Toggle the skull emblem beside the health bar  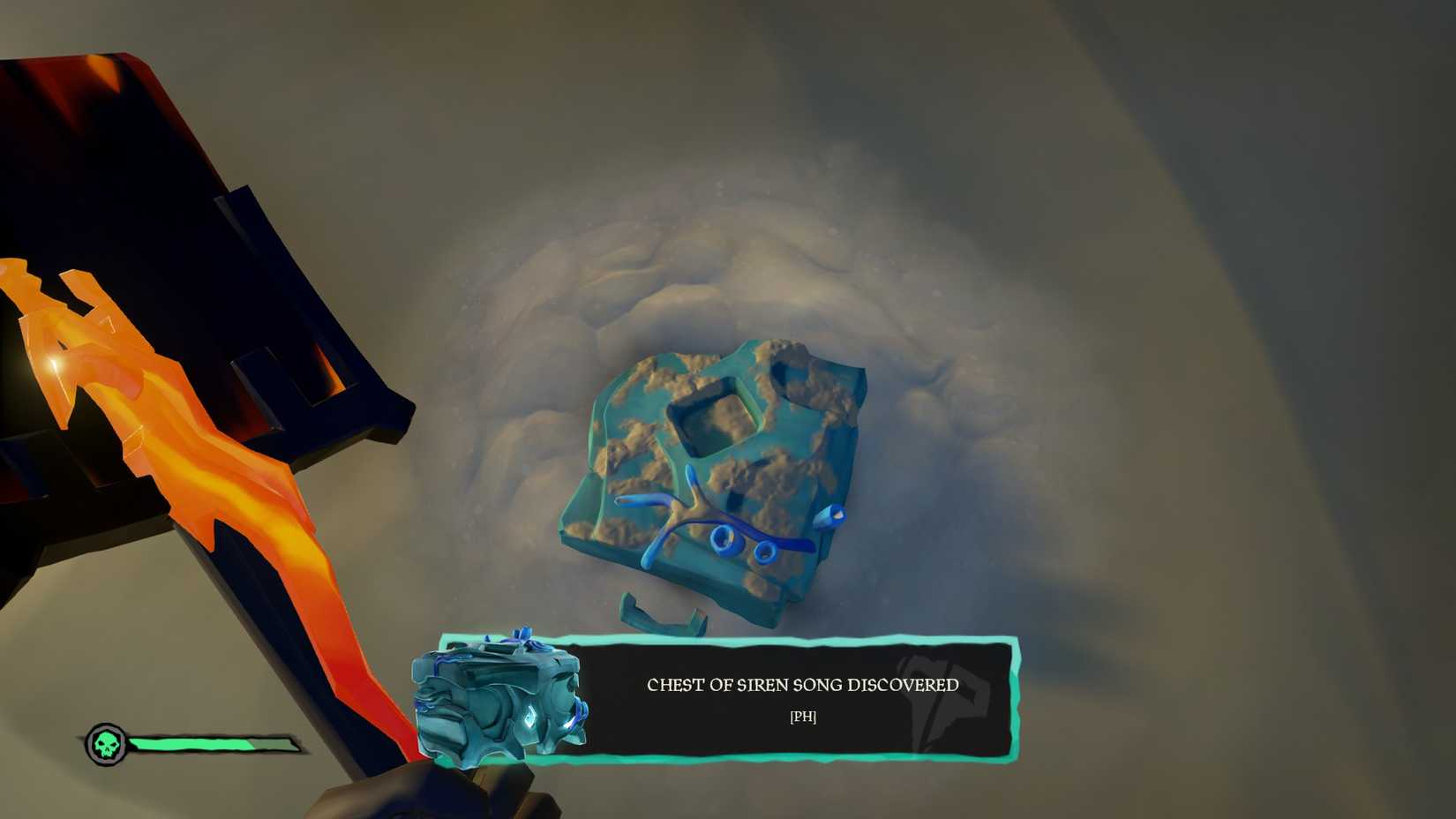pos(108,741)
